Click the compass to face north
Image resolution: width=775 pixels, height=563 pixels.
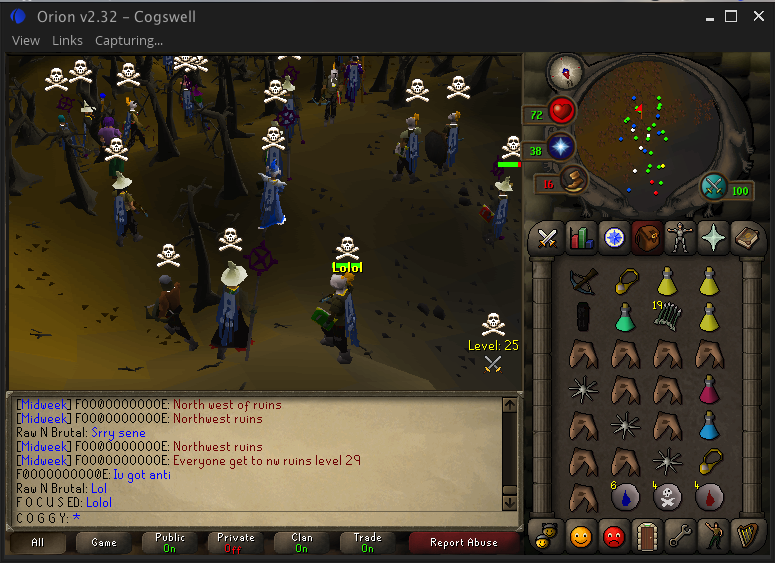(x=566, y=70)
